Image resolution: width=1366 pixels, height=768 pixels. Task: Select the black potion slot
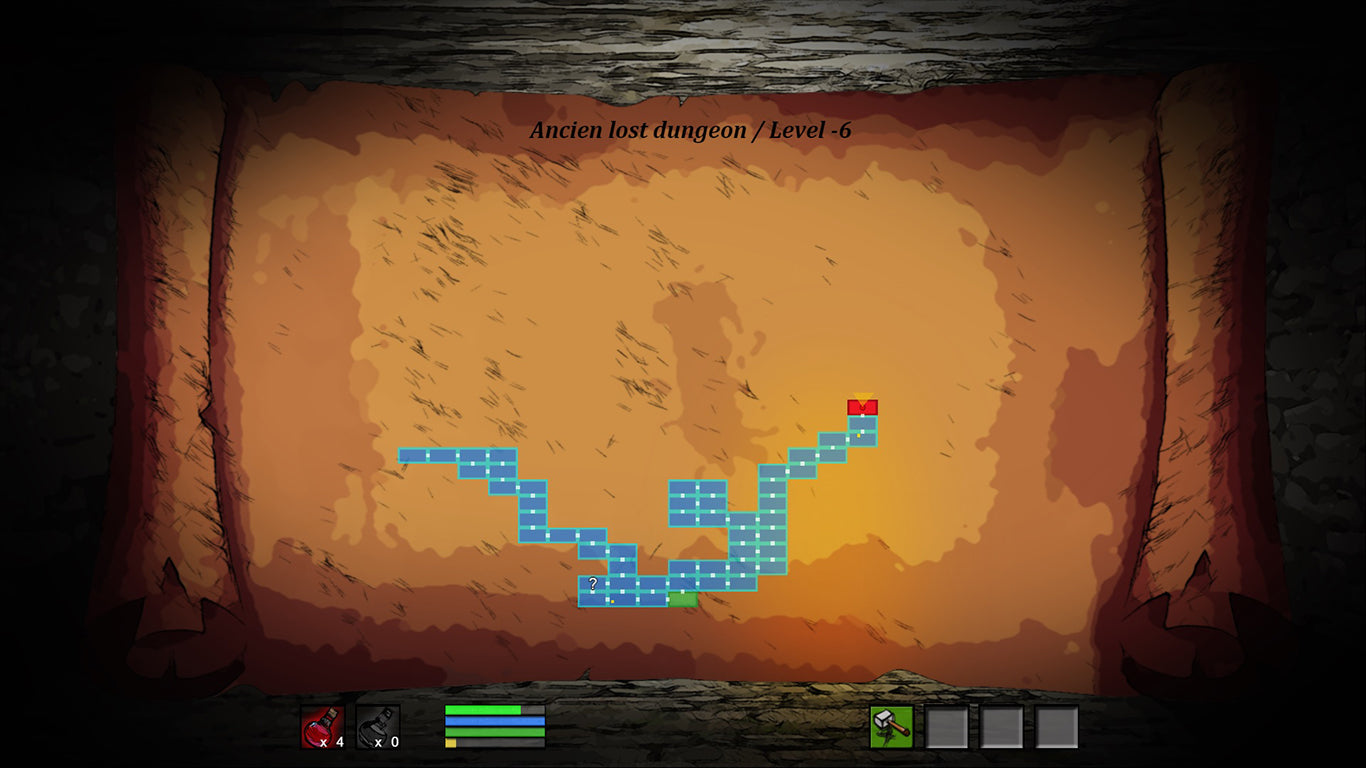(378, 727)
